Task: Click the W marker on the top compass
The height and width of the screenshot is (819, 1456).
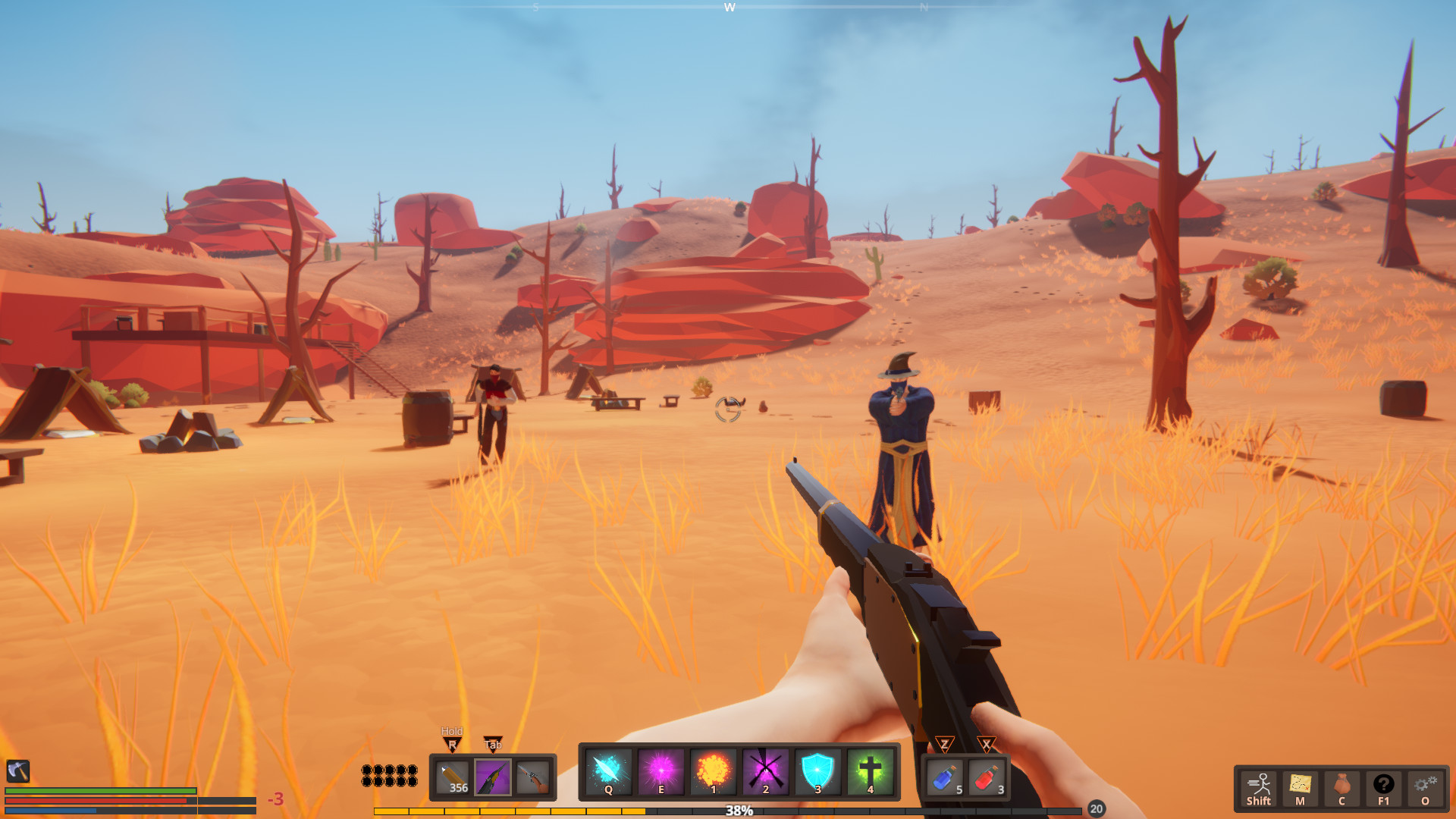Action: point(730,8)
